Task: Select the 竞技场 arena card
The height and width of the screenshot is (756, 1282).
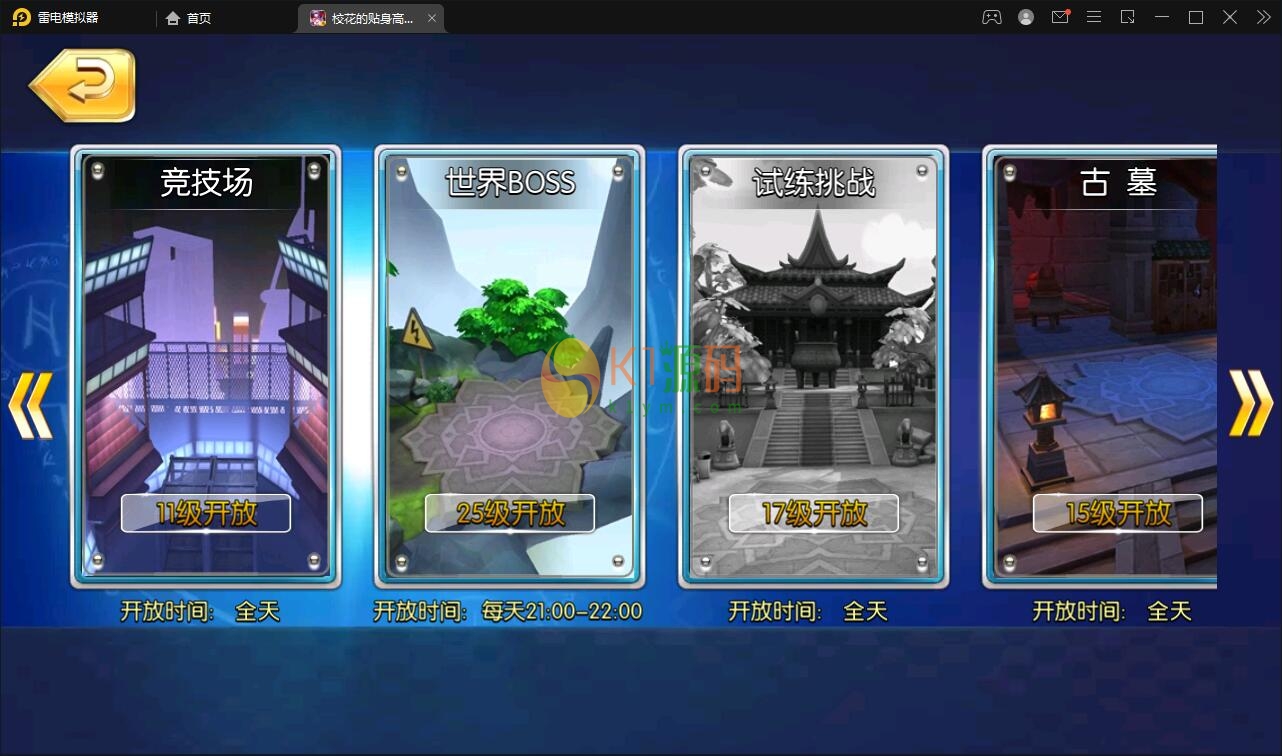Action: coord(206,350)
